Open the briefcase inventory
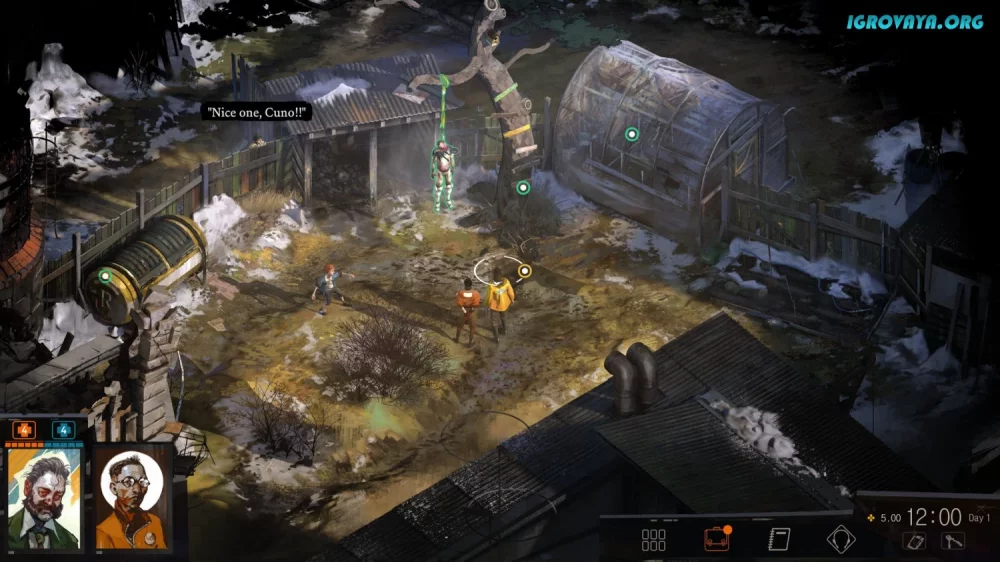Image resolution: width=1000 pixels, height=562 pixels. click(x=716, y=540)
